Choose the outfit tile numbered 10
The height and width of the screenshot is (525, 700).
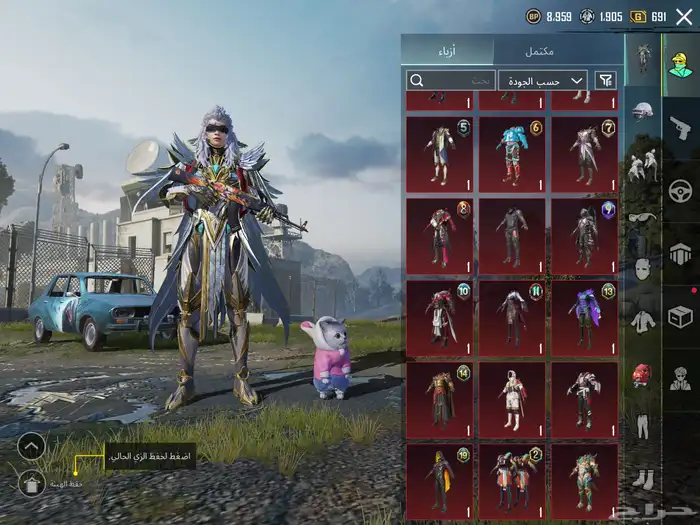(x=439, y=317)
